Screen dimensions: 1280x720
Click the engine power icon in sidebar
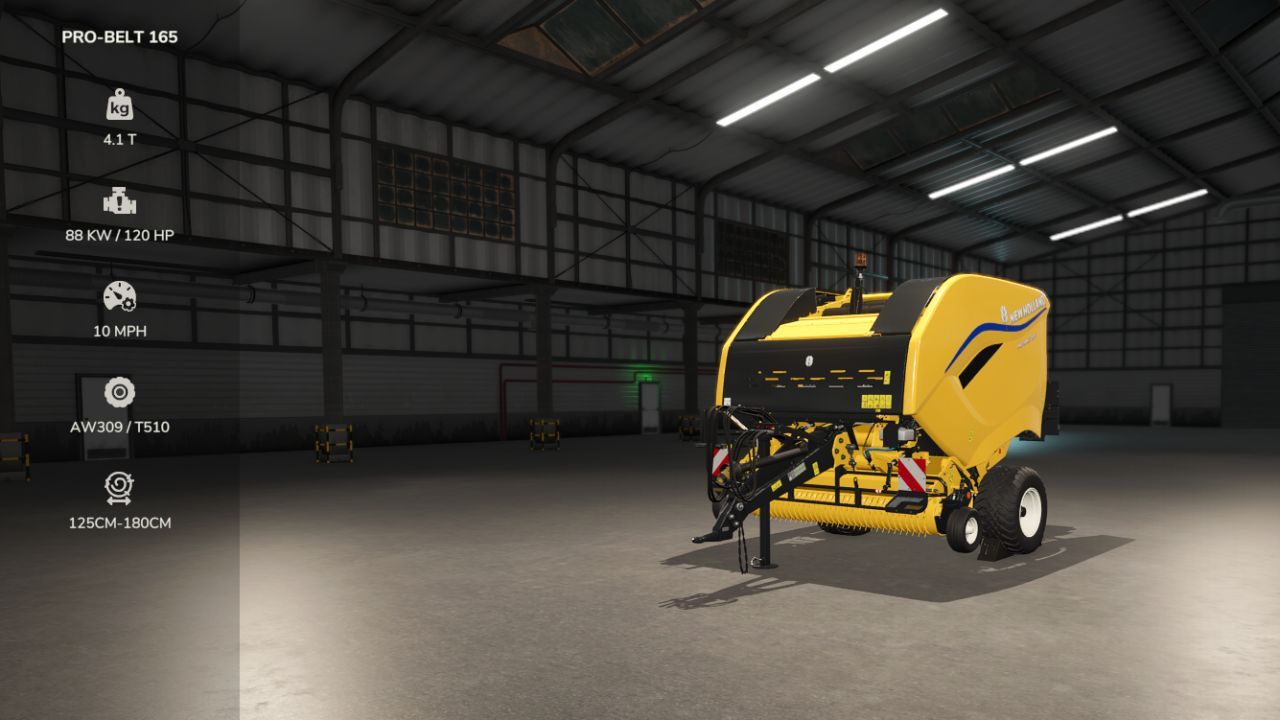(x=120, y=200)
